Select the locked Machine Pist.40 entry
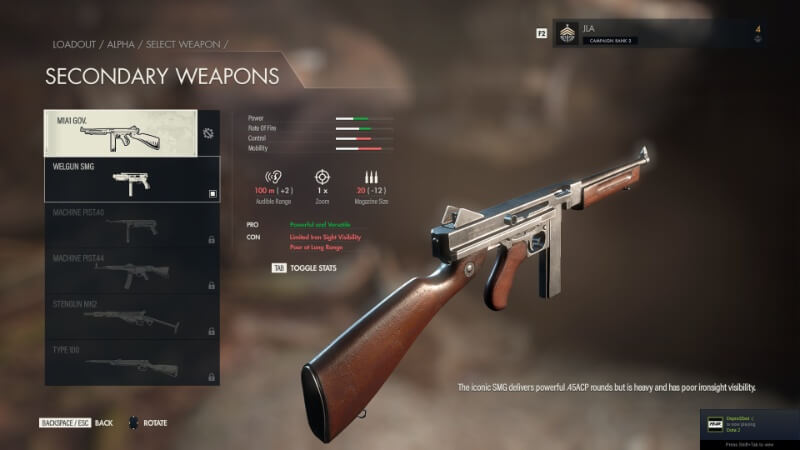 [x=132, y=227]
